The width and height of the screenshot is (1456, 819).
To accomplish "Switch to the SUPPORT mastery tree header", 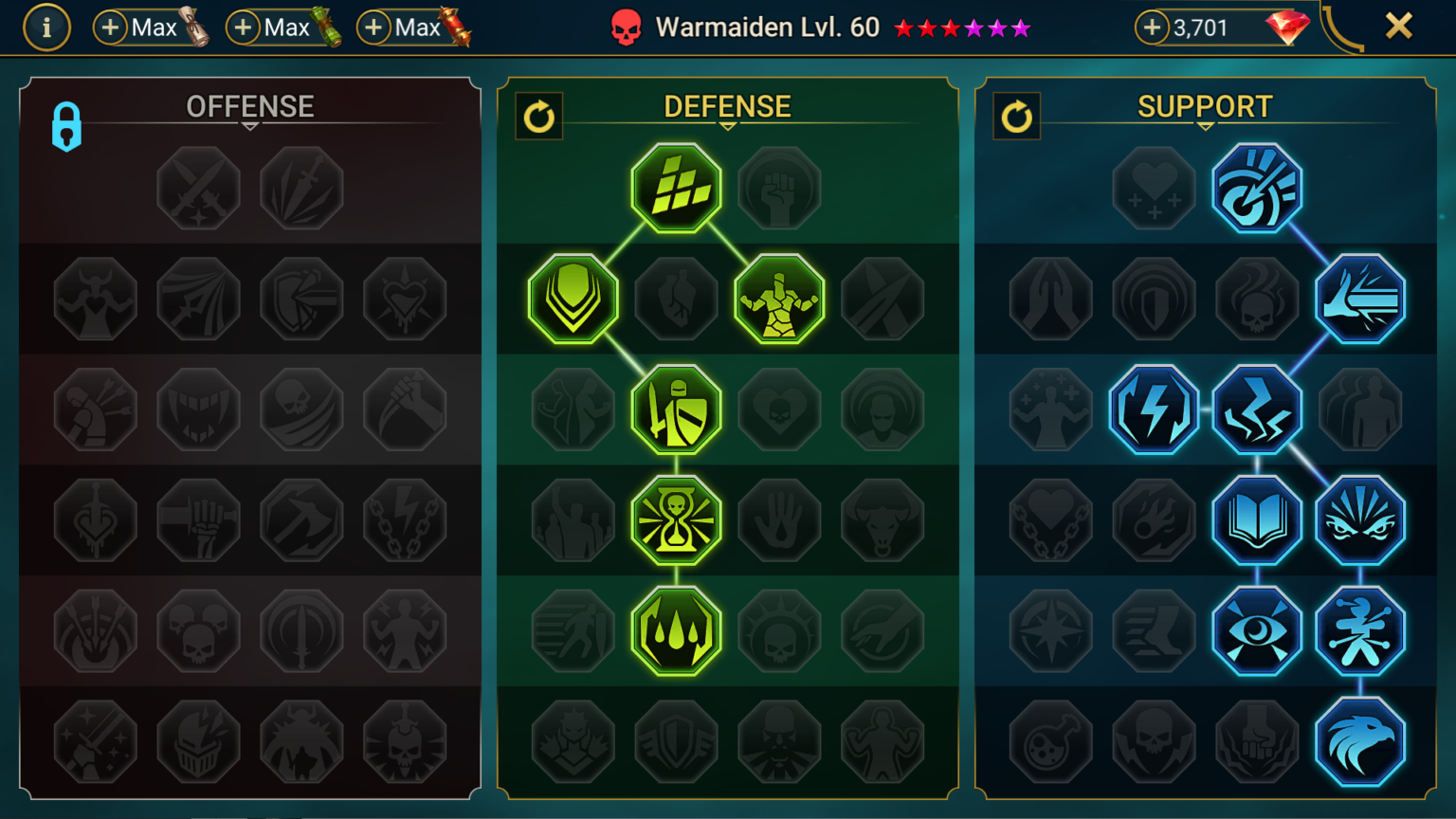I will pyautogui.click(x=1204, y=106).
